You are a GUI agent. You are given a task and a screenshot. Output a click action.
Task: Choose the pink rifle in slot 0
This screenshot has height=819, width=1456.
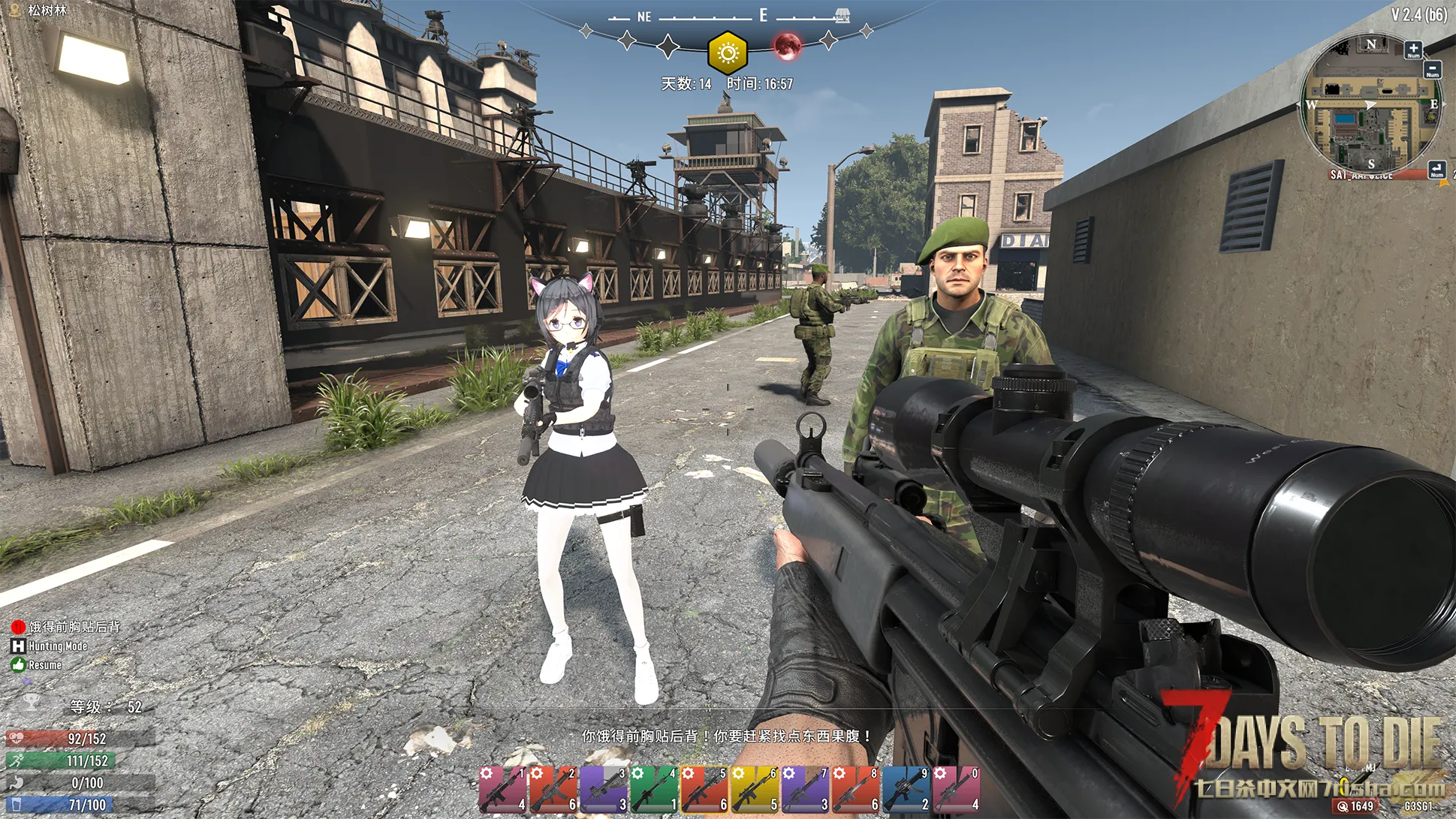(x=956, y=790)
